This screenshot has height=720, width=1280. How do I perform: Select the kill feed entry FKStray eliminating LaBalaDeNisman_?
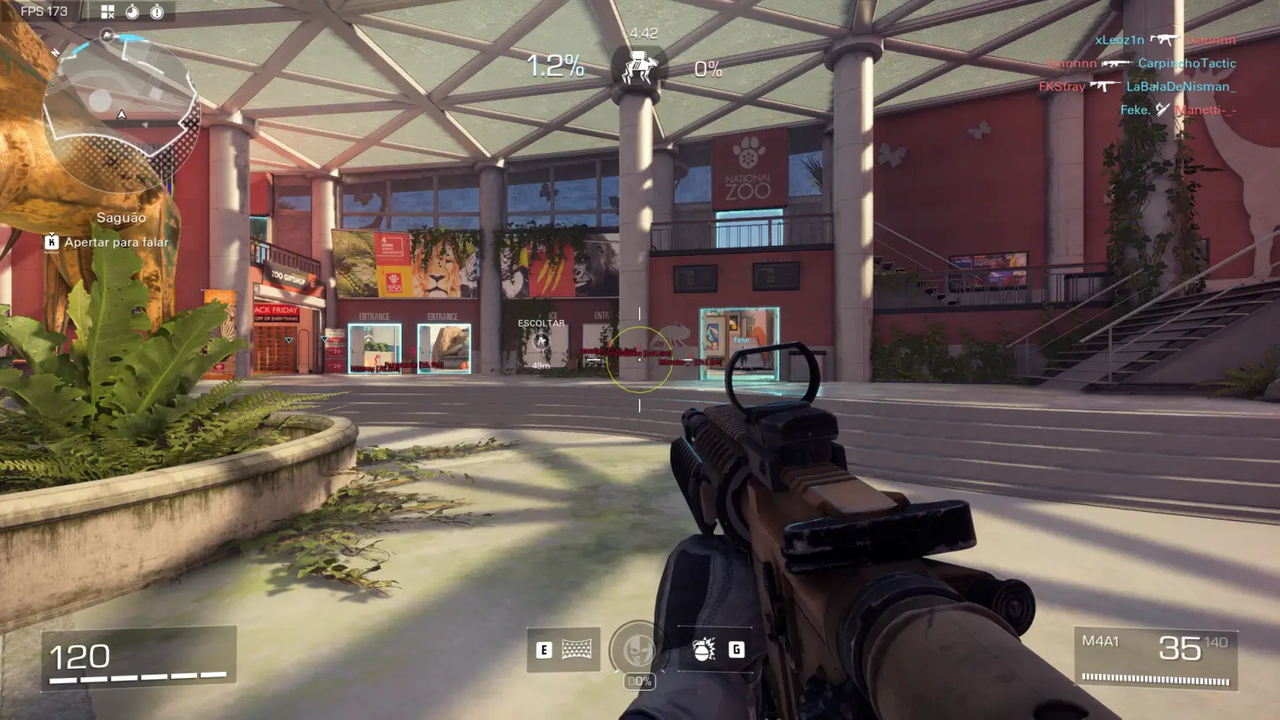coord(1140,86)
